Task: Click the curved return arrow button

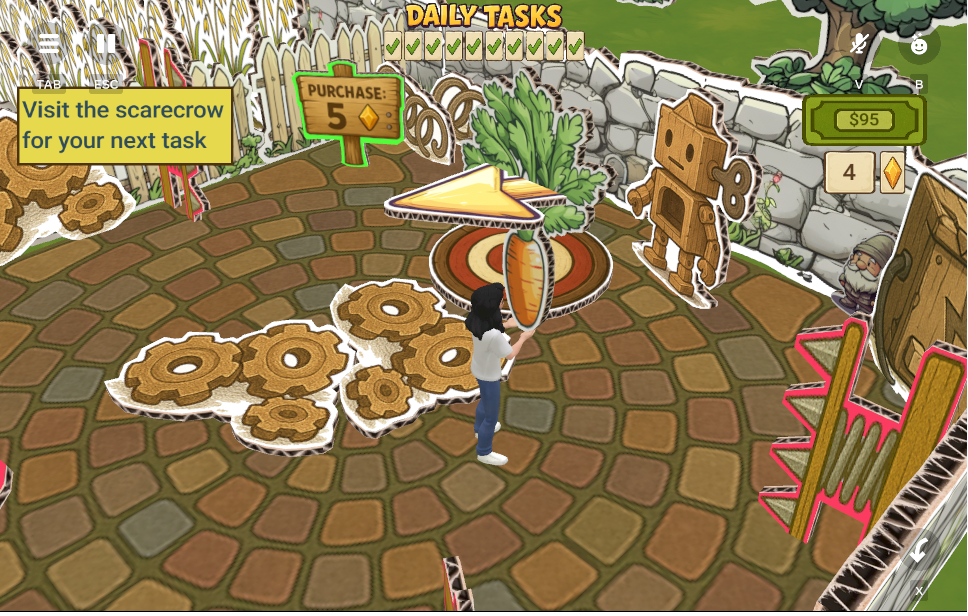Action: (x=919, y=549)
